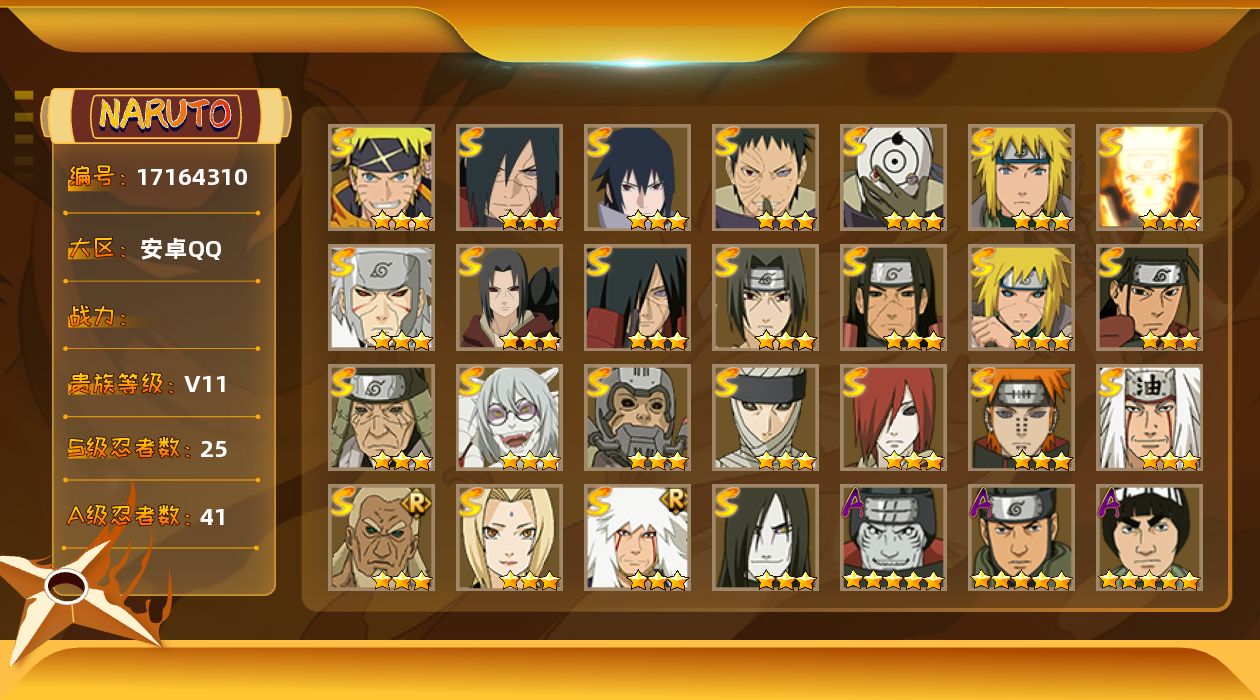1260x700 pixels.
Task: Select Jiraiya with the oil headband
Action: [1149, 417]
